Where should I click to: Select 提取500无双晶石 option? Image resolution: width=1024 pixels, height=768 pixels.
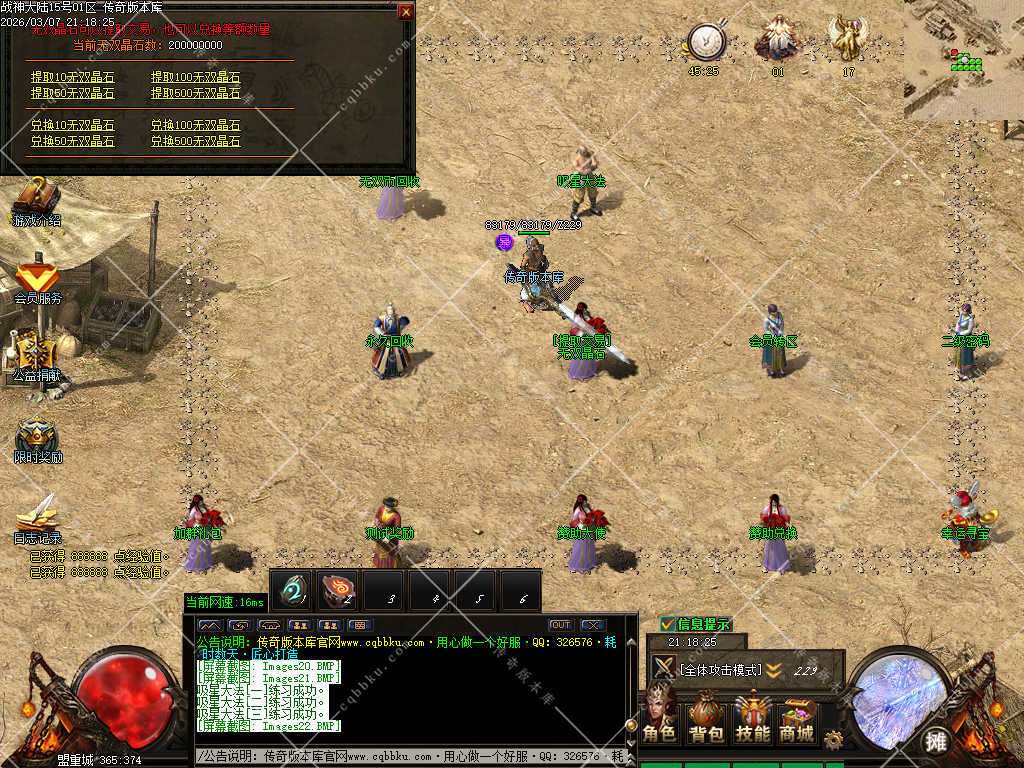[196, 93]
